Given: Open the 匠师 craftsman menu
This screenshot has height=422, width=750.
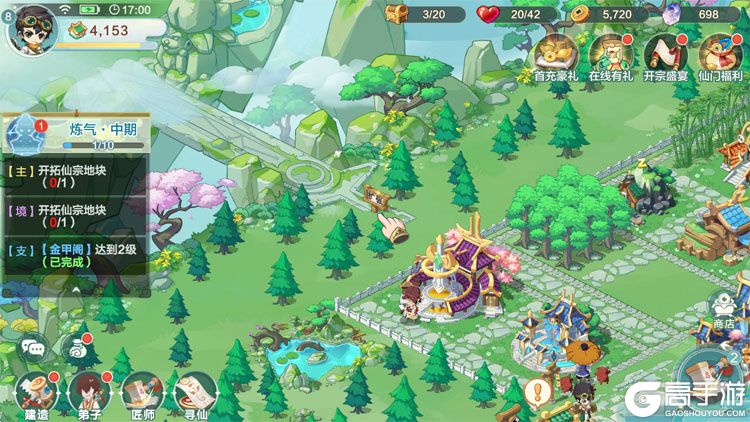Looking at the screenshot, I should pyautogui.click(x=138, y=394).
